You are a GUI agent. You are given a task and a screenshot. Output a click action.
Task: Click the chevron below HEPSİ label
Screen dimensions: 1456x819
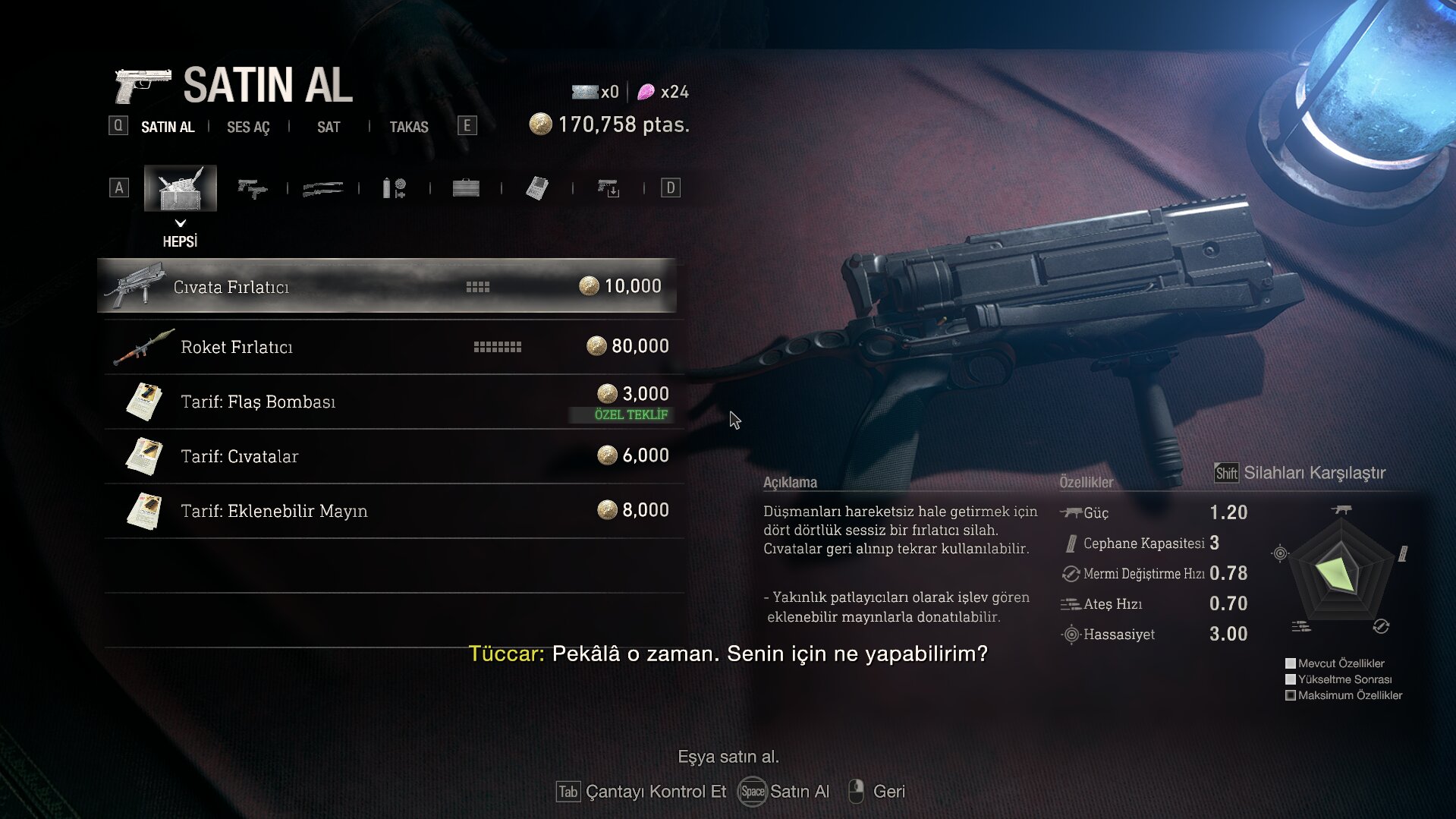point(181,225)
